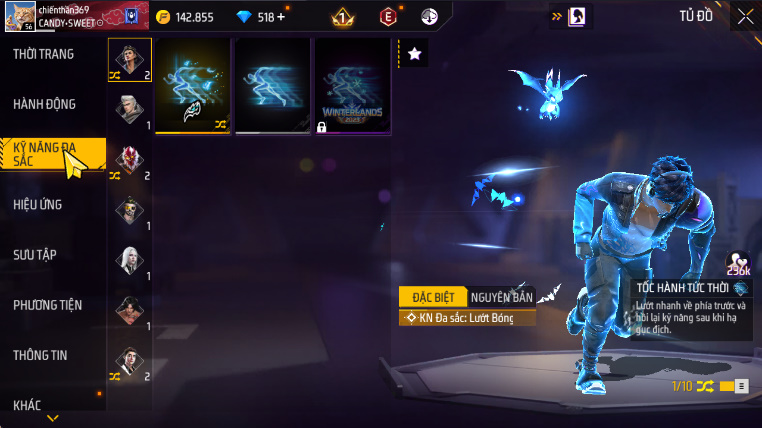Show the Phương Tiện category
The width and height of the screenshot is (762, 428).
pyautogui.click(x=48, y=305)
